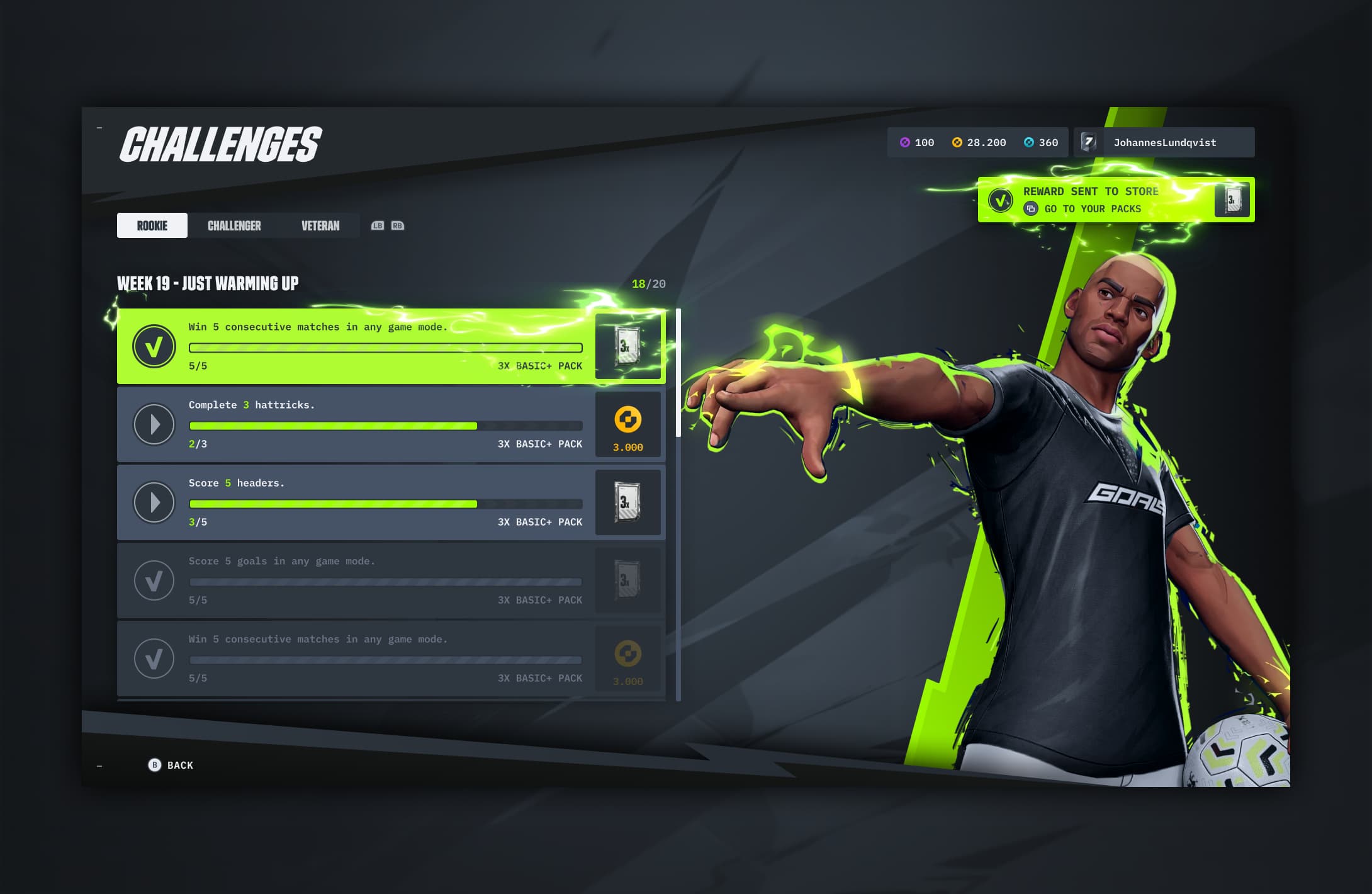Click the 3.000 coins reward icon on hattricks challenge

click(x=627, y=424)
